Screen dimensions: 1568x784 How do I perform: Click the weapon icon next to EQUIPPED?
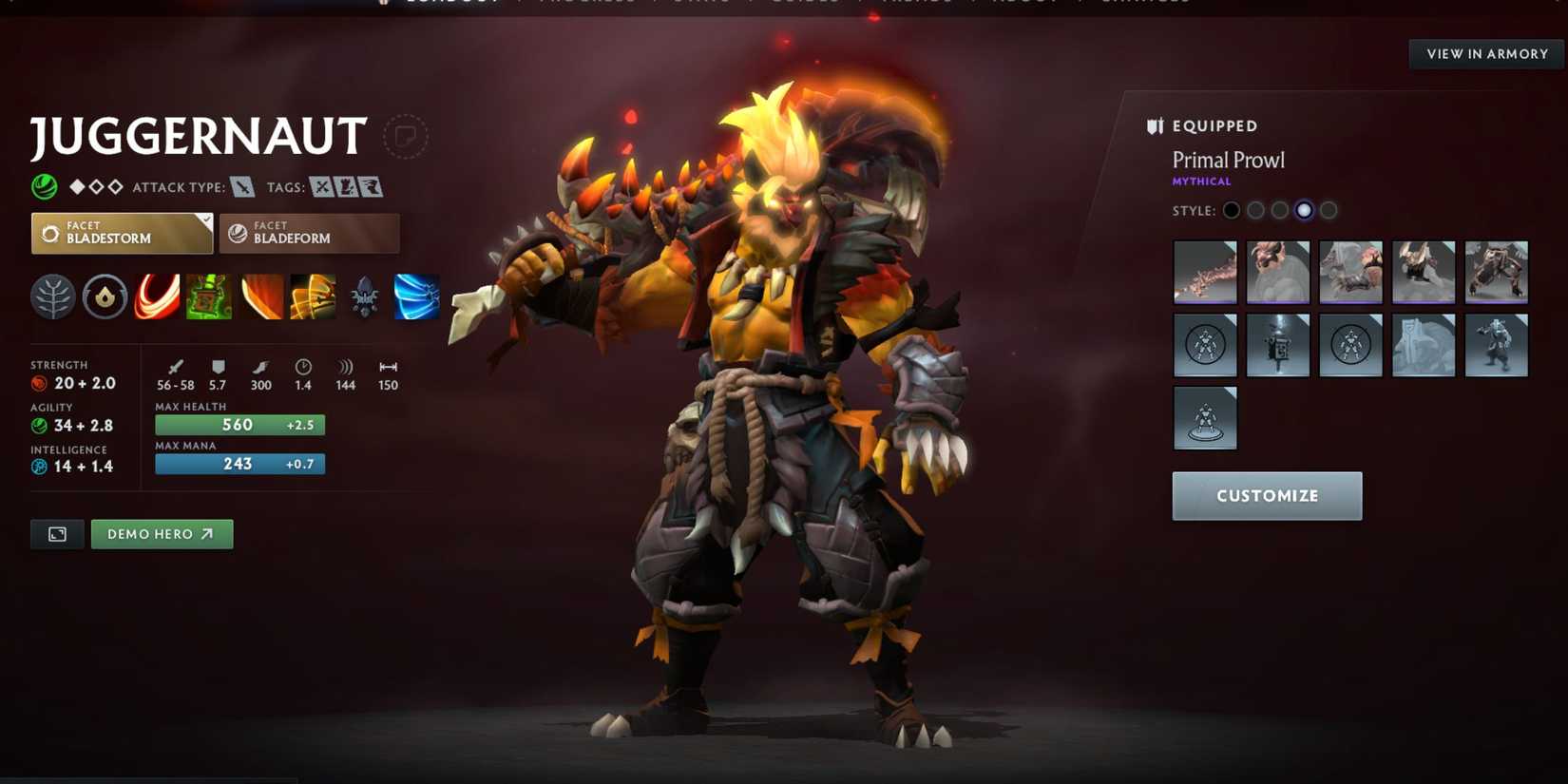[1155, 124]
